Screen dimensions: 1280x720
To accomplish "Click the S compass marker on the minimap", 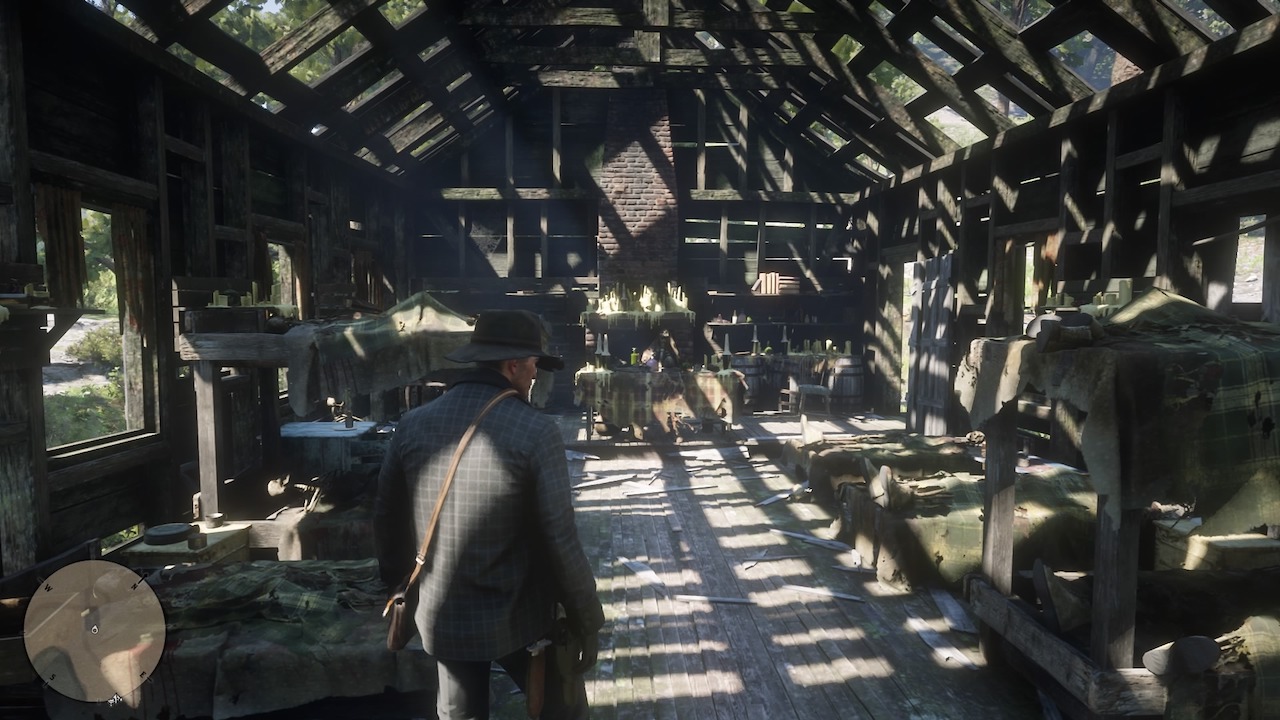I will (x=53, y=677).
